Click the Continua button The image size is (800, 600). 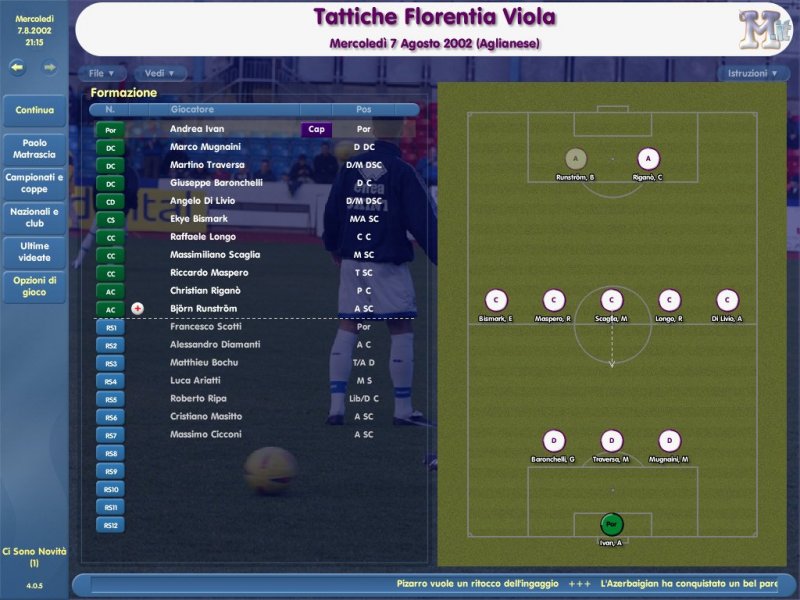(x=35, y=110)
